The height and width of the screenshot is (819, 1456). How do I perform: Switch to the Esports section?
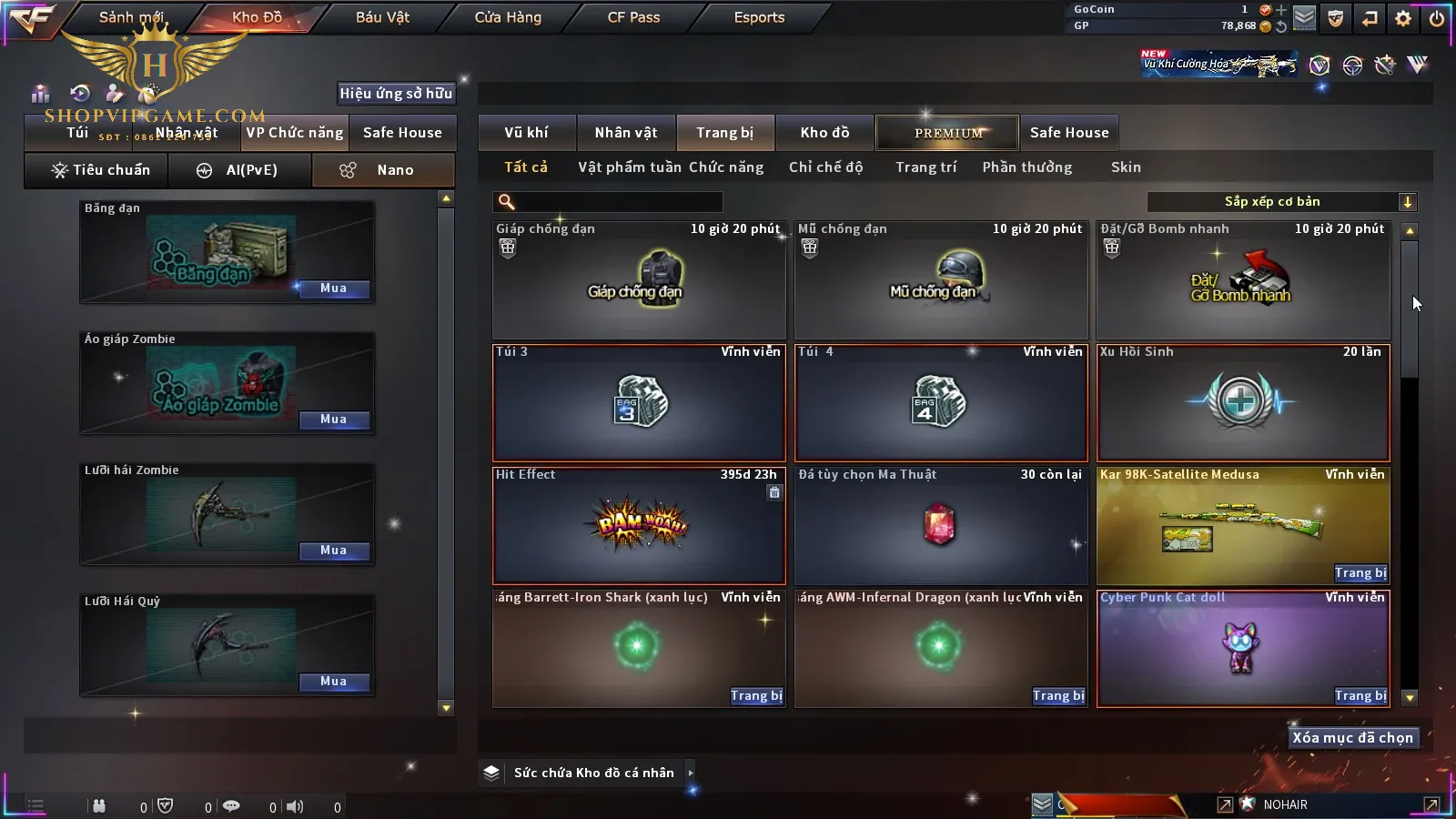(x=759, y=17)
